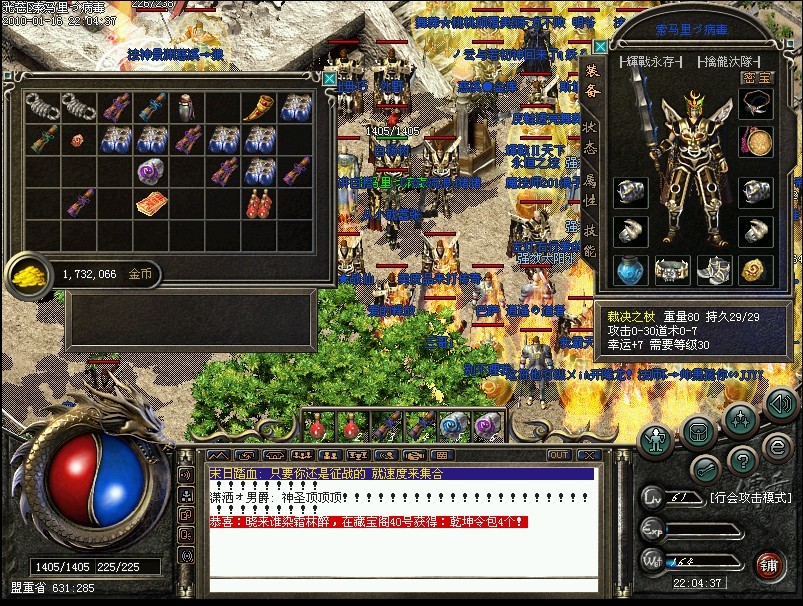Select the equipped skull belt slot

click(672, 270)
